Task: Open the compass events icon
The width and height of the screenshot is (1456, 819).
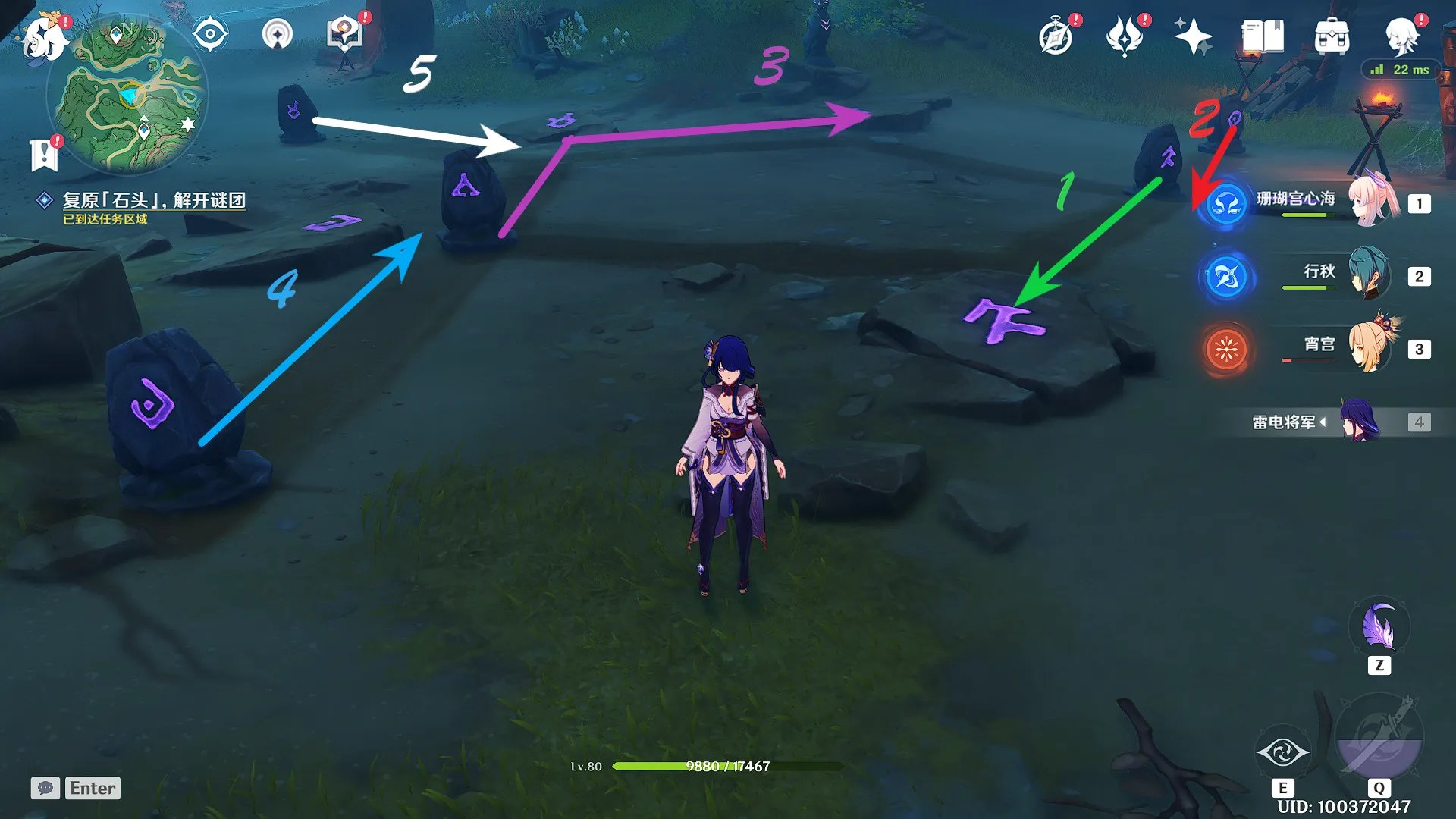Action: pos(1056,36)
